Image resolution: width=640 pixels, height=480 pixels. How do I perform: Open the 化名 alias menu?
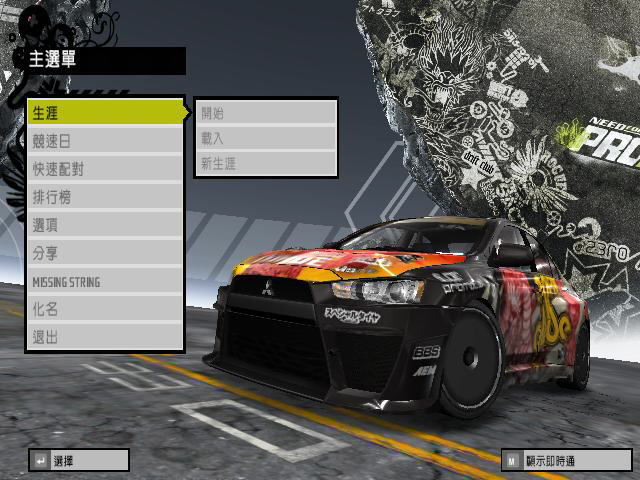[105, 309]
